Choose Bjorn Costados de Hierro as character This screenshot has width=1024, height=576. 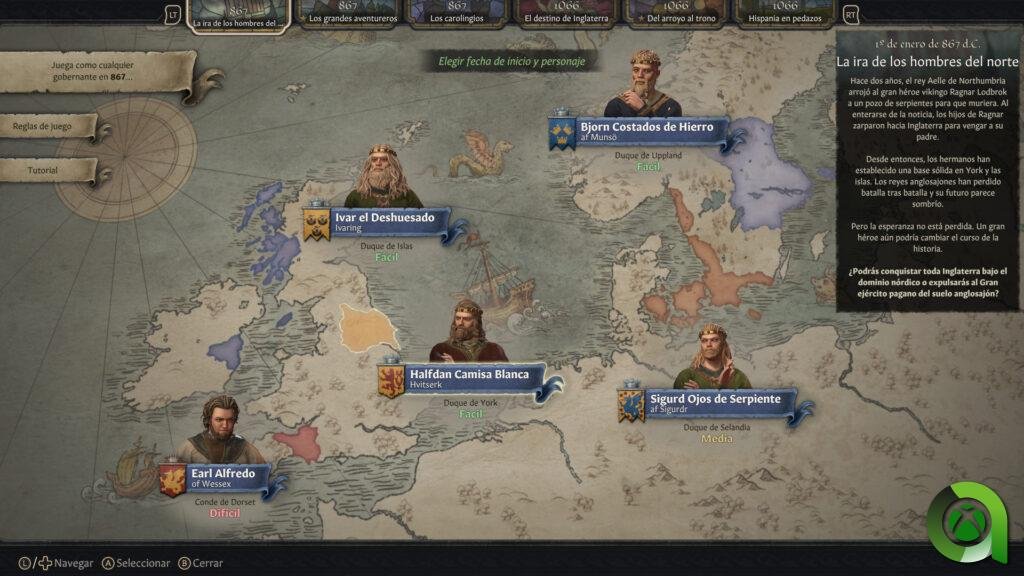647,132
